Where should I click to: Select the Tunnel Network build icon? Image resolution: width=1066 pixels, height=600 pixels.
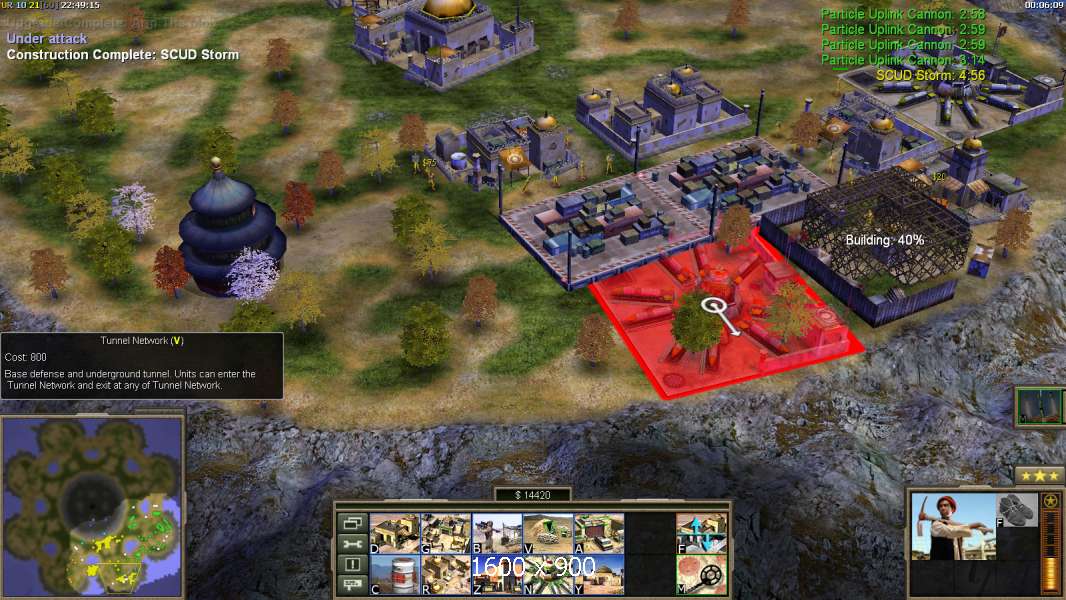click(548, 533)
